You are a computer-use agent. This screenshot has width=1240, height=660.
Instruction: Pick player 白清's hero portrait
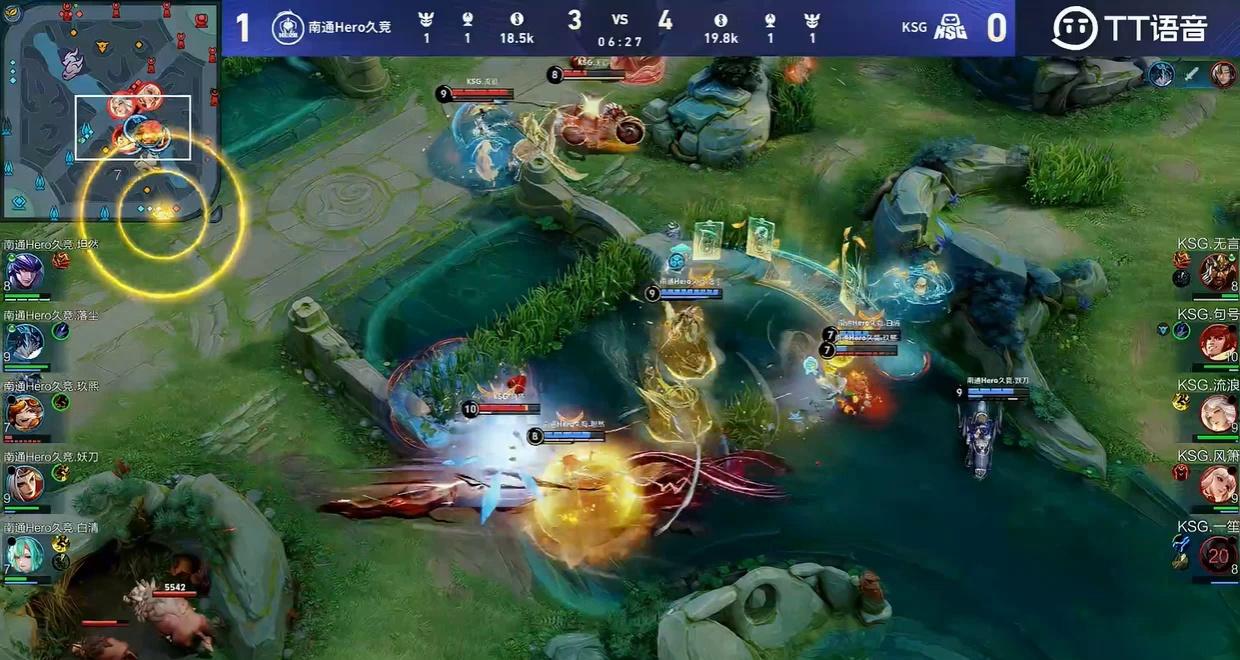coord(24,554)
